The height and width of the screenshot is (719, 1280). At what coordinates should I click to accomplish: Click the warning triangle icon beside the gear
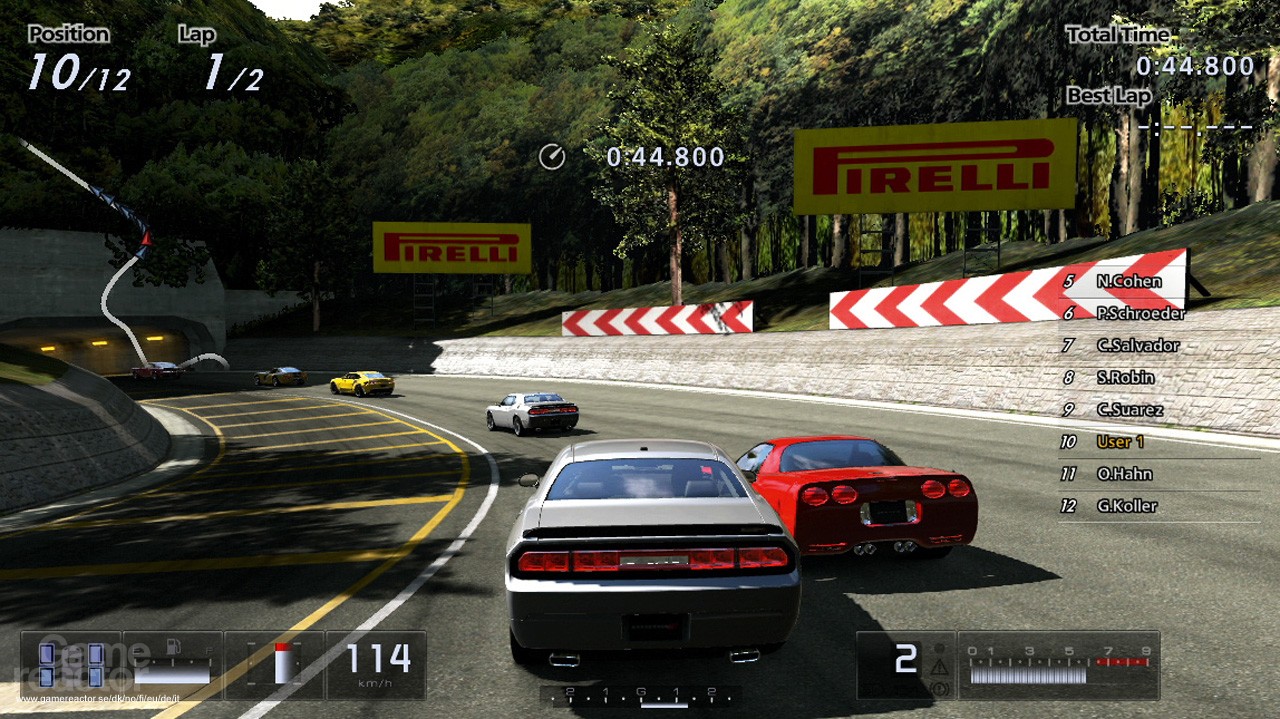pyautogui.click(x=938, y=666)
